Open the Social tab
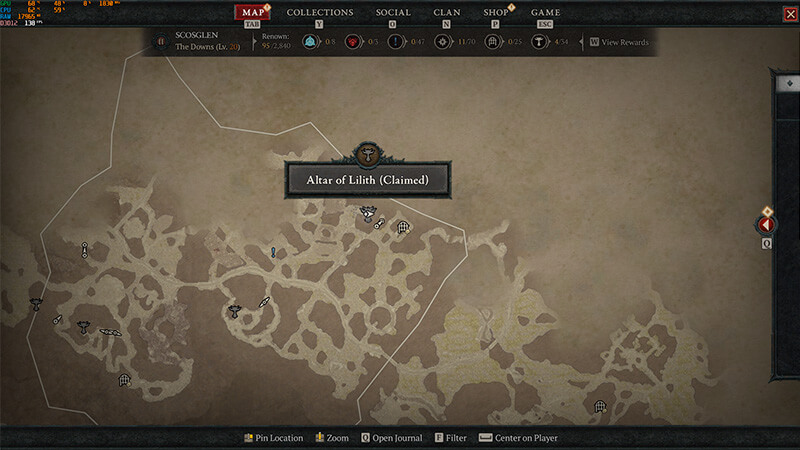 click(x=393, y=12)
